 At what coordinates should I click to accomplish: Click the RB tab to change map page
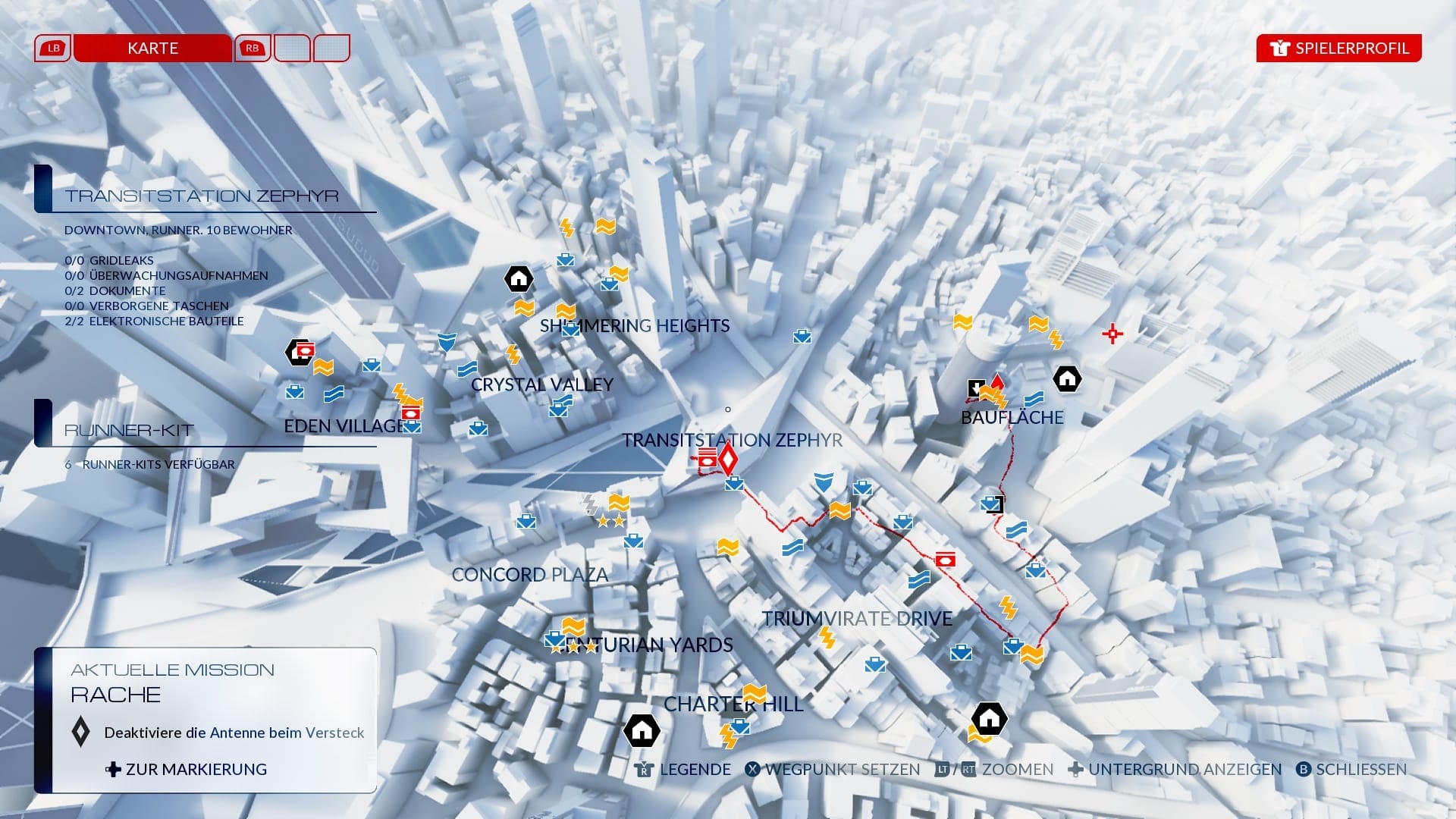[x=253, y=48]
